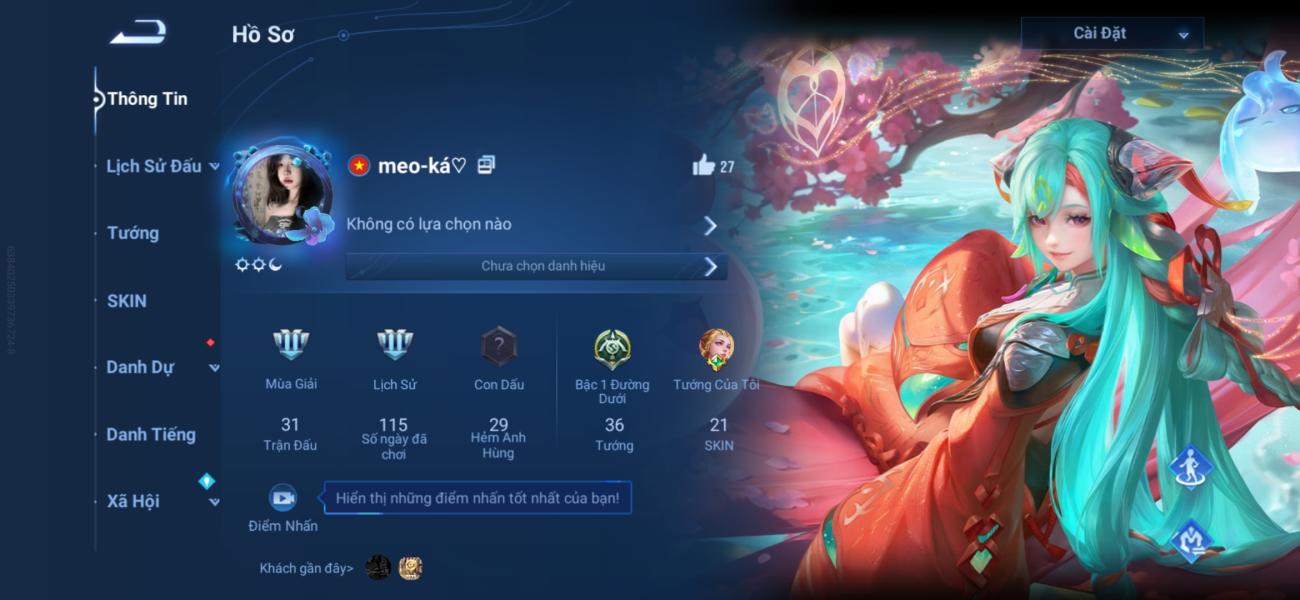Go back using the top-left arrow

click(x=137, y=34)
